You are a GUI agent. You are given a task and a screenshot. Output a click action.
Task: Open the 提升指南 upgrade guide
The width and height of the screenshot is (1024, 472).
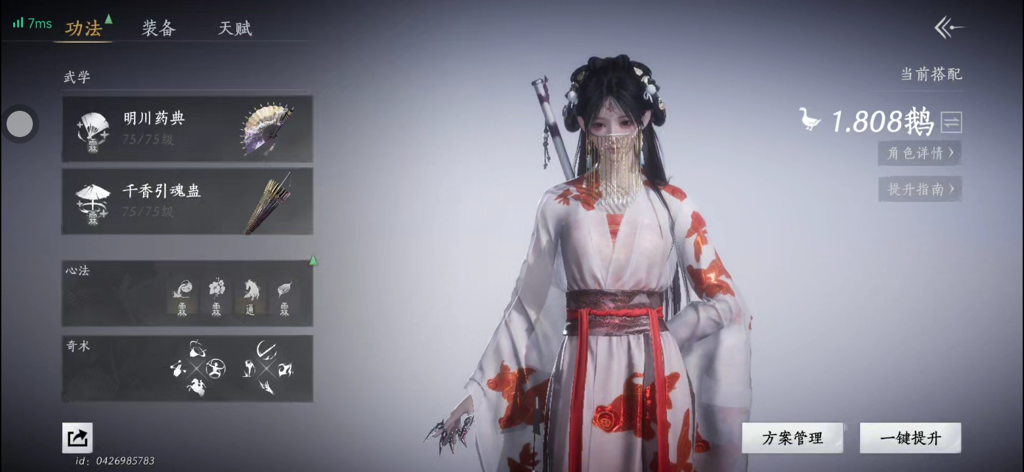click(919, 188)
